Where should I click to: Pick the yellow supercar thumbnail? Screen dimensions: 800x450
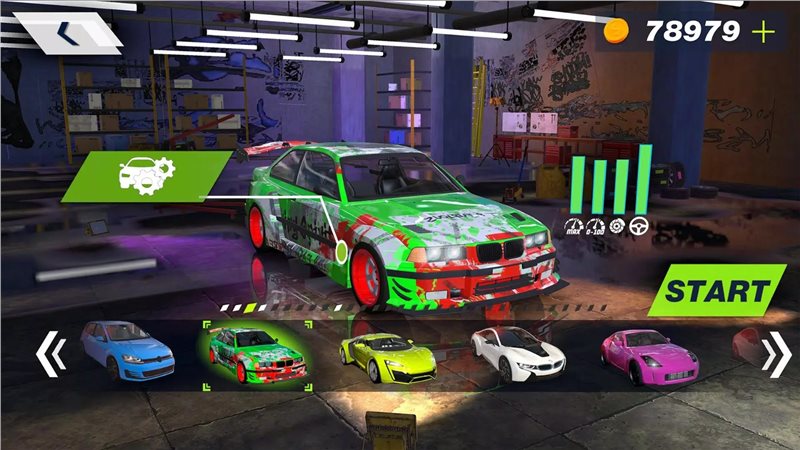tap(388, 355)
